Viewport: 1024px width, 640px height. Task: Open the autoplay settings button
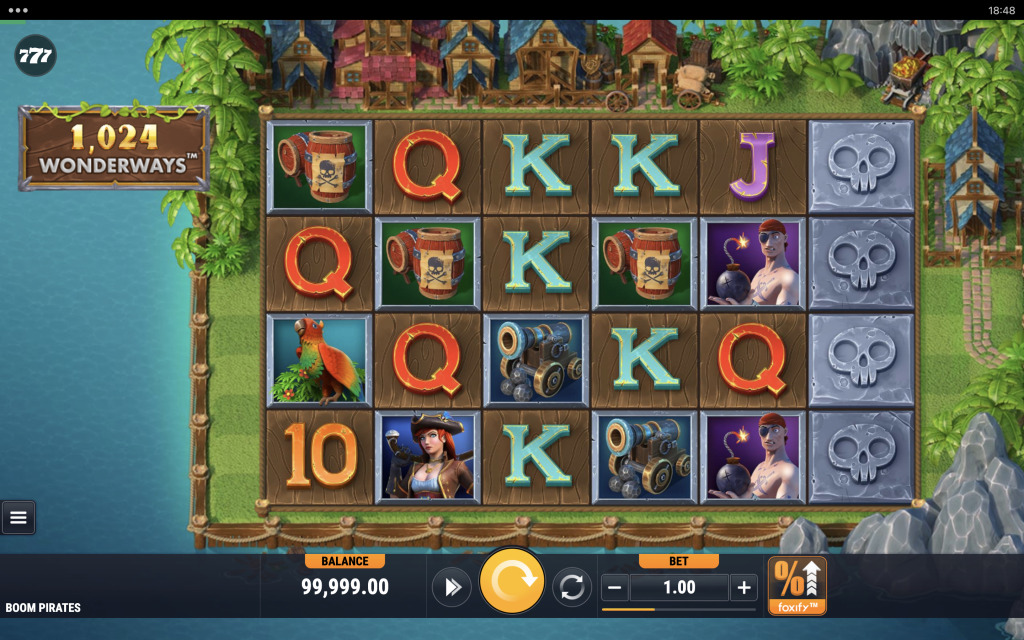click(x=572, y=587)
